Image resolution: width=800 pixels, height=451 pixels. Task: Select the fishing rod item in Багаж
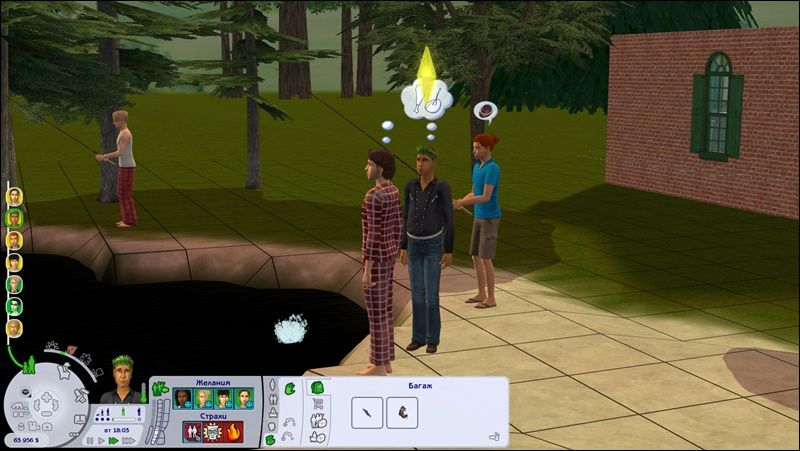[368, 411]
